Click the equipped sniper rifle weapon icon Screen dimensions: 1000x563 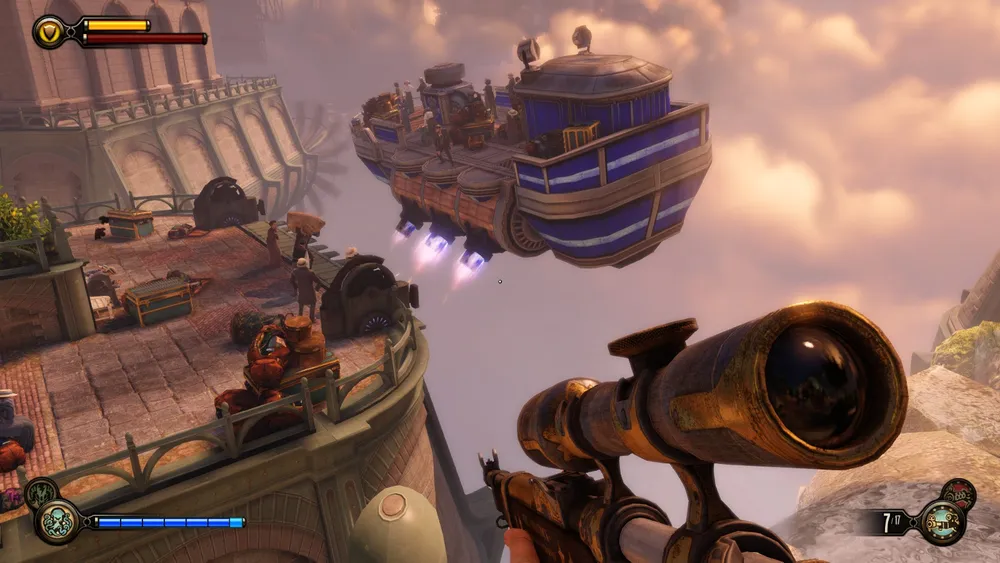click(941, 522)
